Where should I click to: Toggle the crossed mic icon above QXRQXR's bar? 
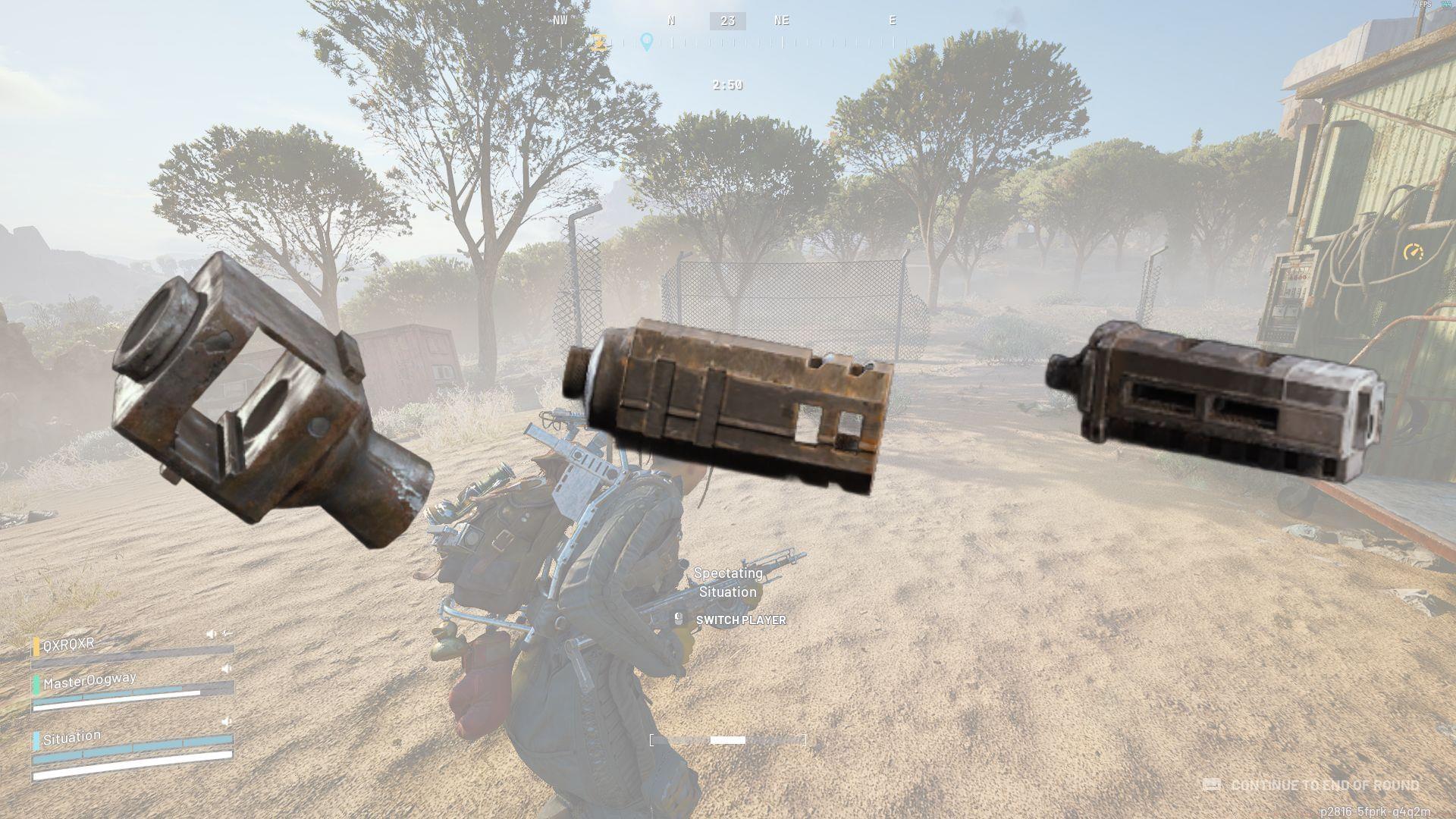[227, 633]
